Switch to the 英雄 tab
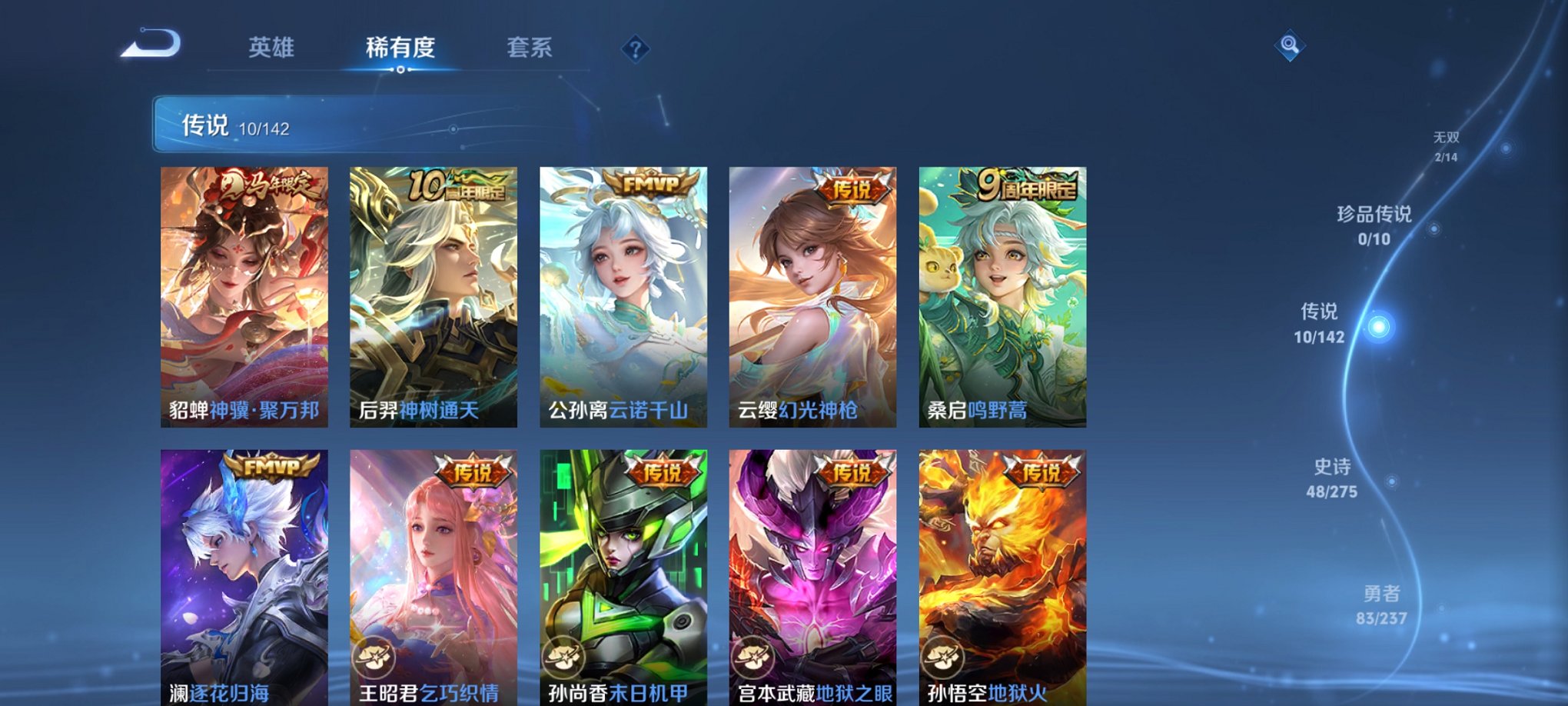This screenshot has width=1568, height=706. [x=273, y=48]
